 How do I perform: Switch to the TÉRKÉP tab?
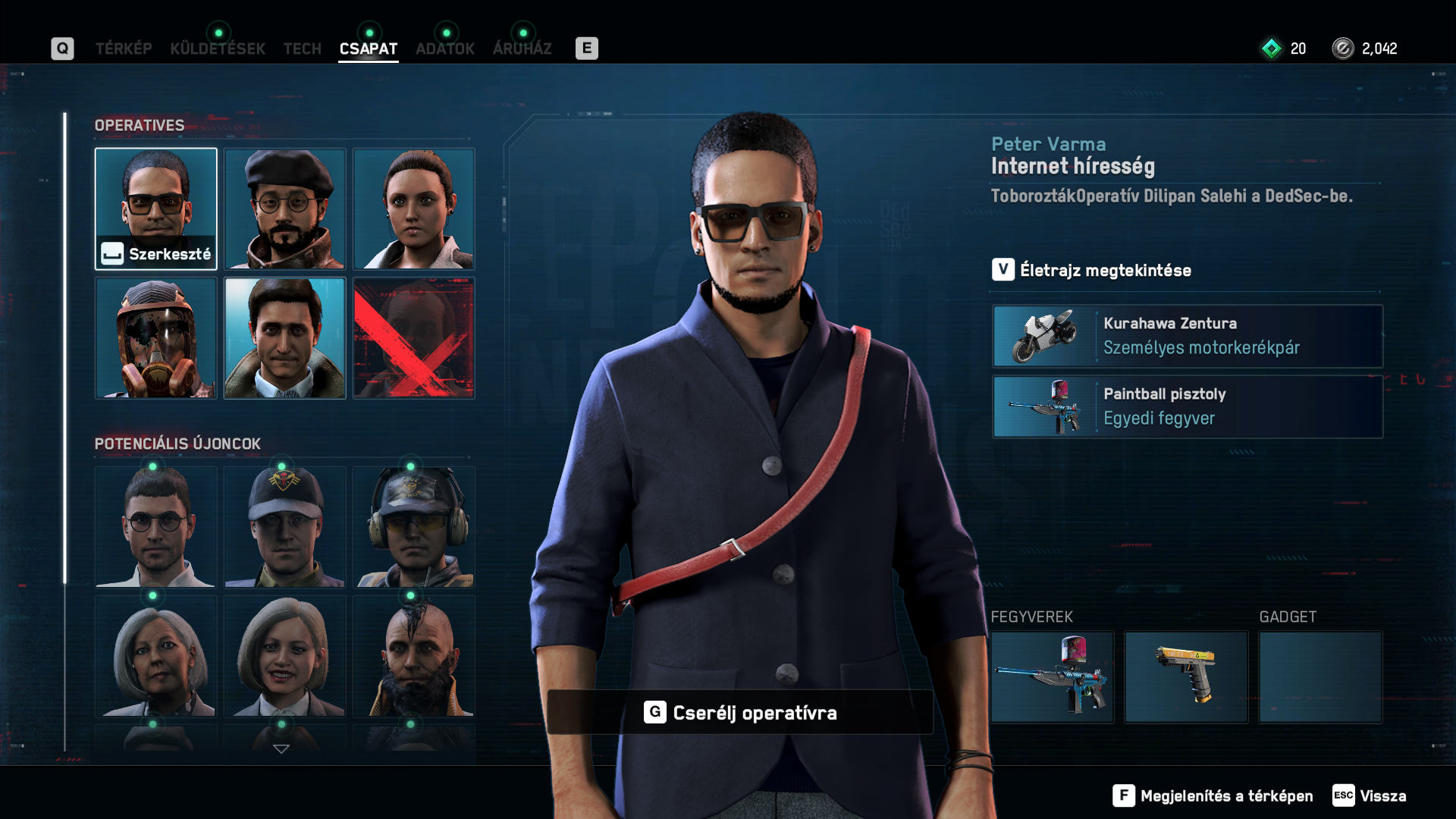point(124,49)
